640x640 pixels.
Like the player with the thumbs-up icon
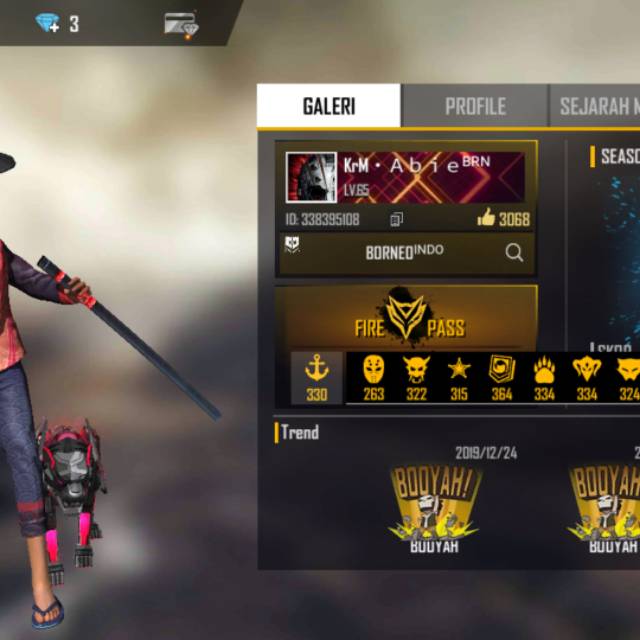tap(487, 218)
